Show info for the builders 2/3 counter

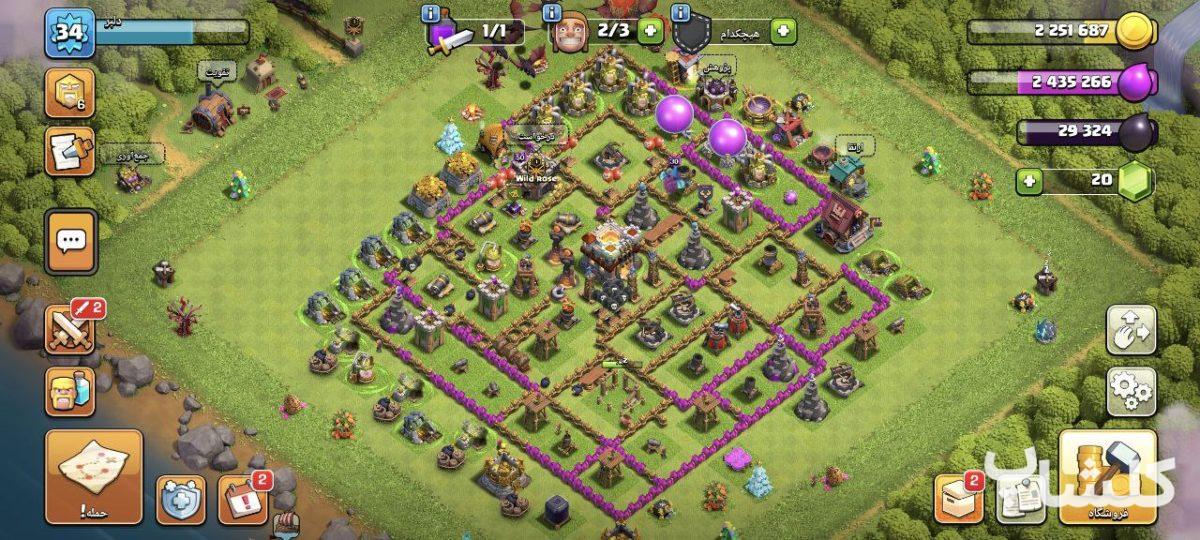pyautogui.click(x=551, y=13)
